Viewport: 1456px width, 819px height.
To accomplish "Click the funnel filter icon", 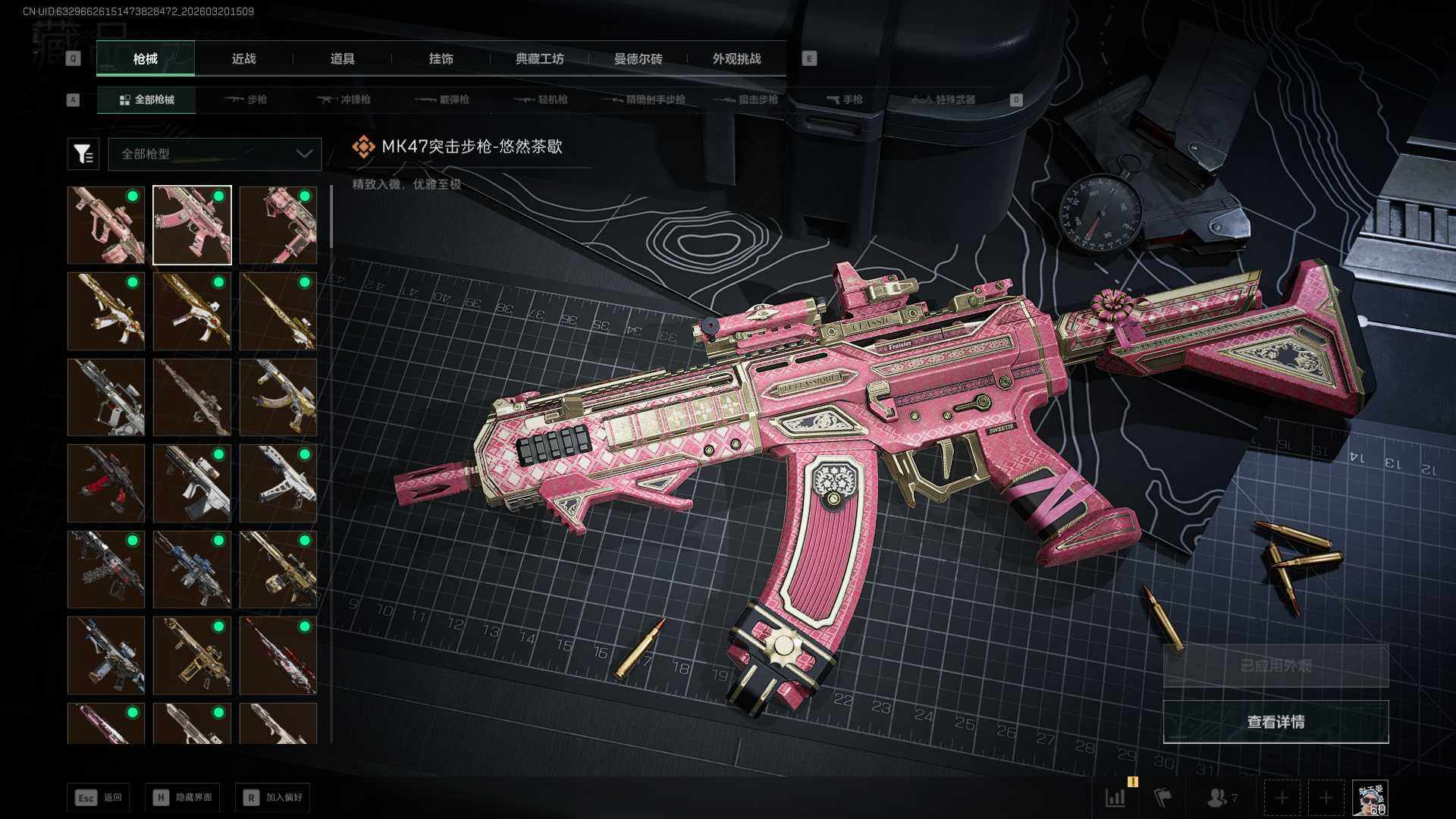I will coord(83,154).
